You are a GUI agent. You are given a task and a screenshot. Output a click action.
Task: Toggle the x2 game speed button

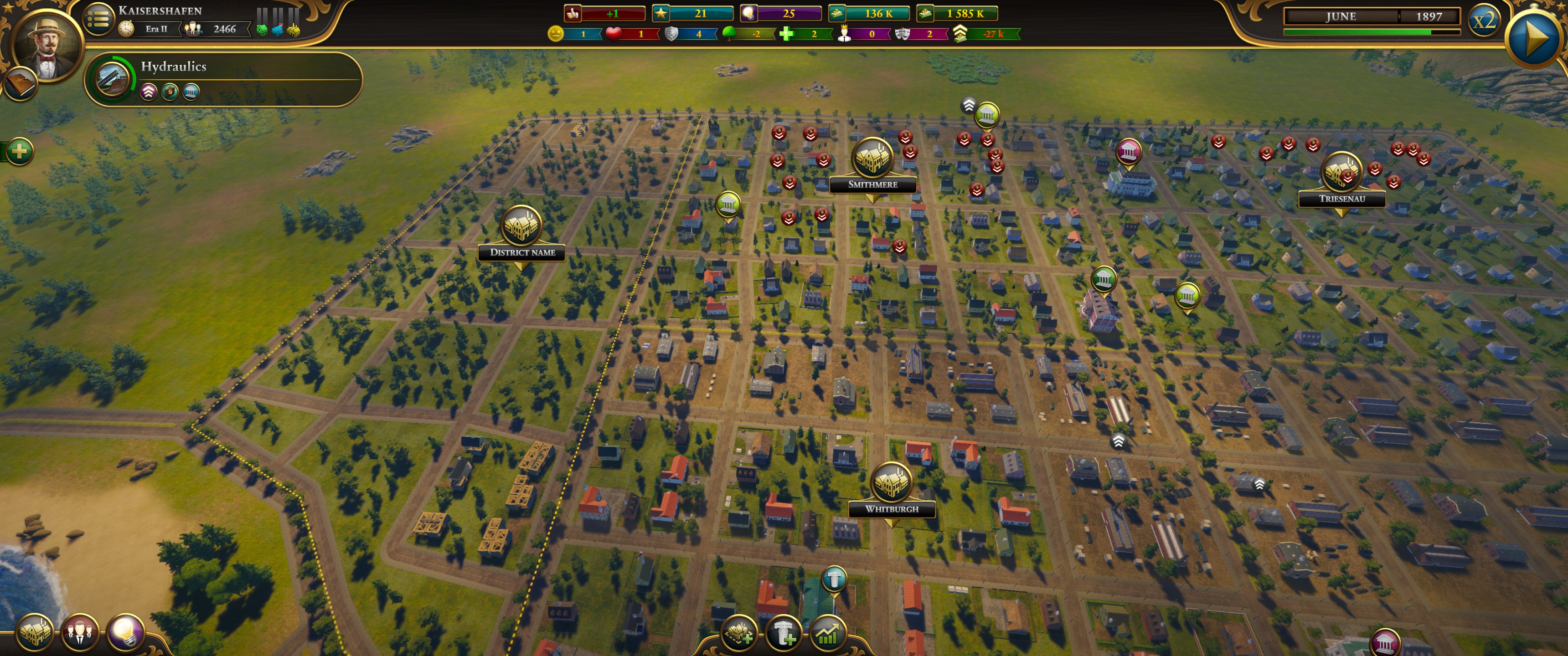(1483, 20)
